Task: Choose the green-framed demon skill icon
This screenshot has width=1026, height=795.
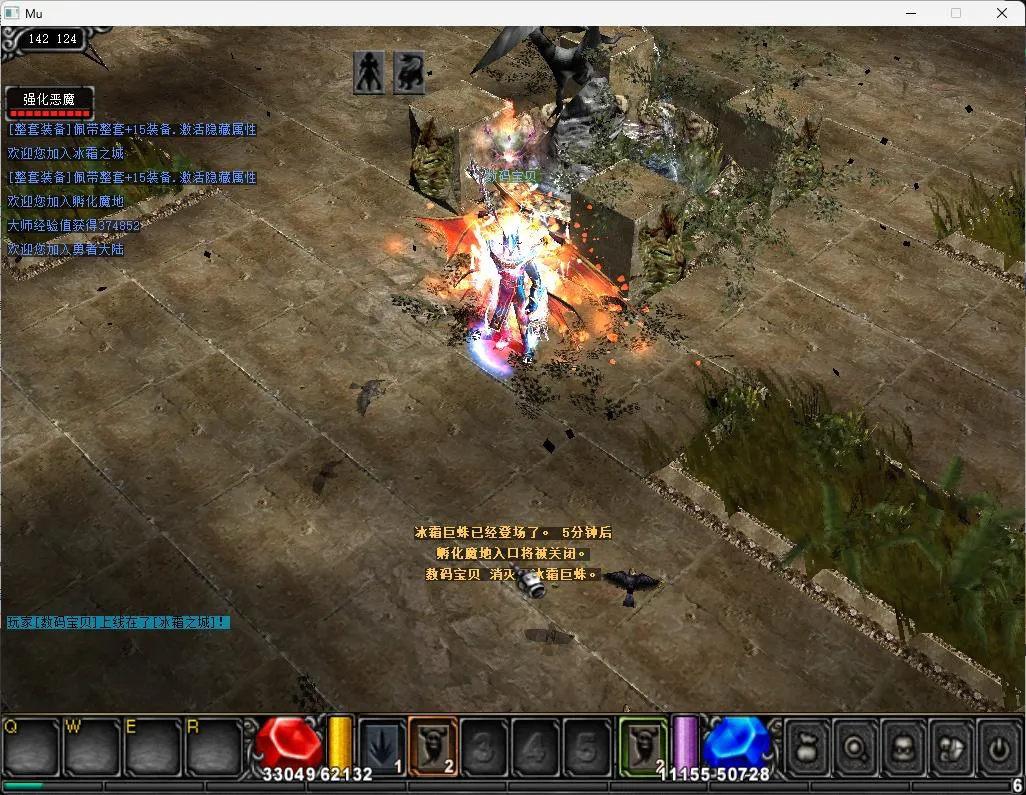Action: pos(643,746)
